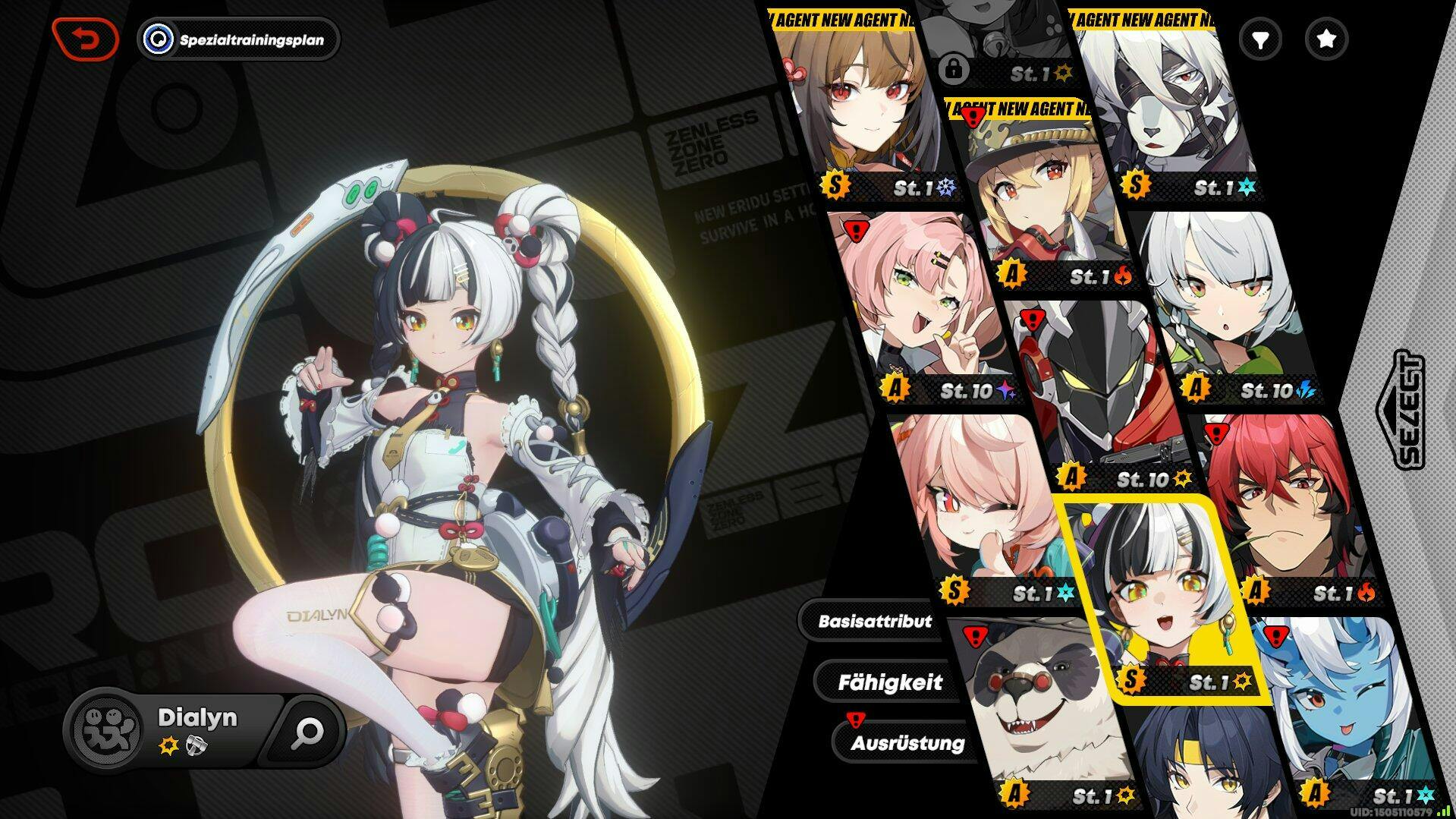Inspect Dialyn with the magnifying glass

tap(309, 732)
